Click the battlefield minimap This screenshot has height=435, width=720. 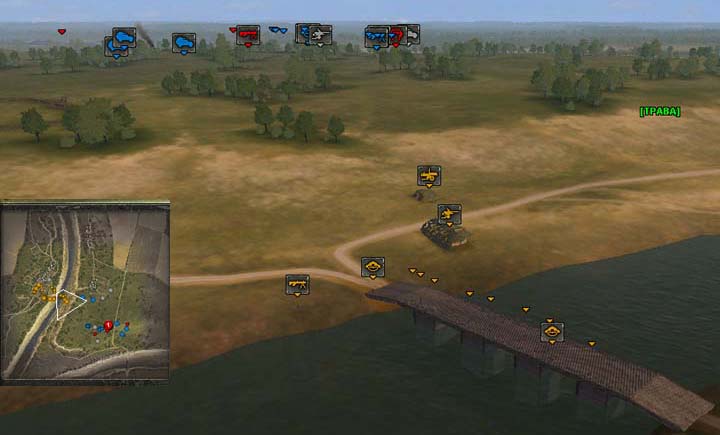85,291
